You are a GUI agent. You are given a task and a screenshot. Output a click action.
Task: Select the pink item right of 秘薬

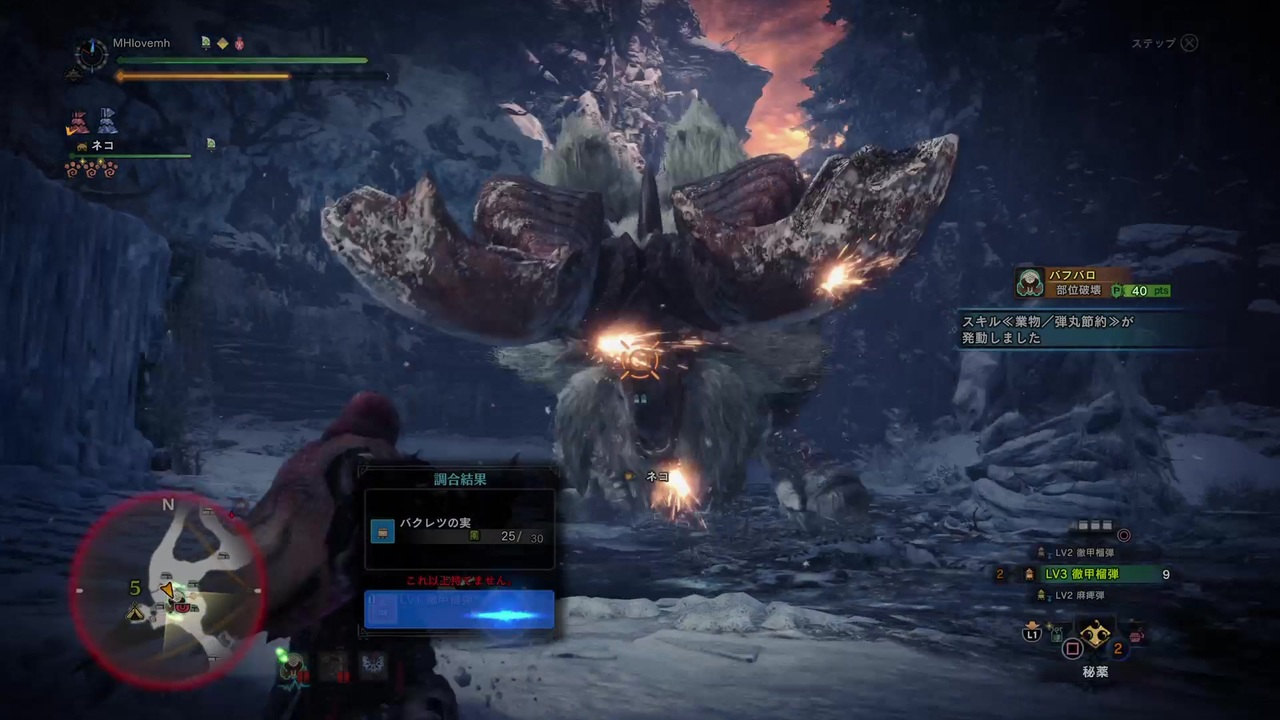(x=1137, y=634)
